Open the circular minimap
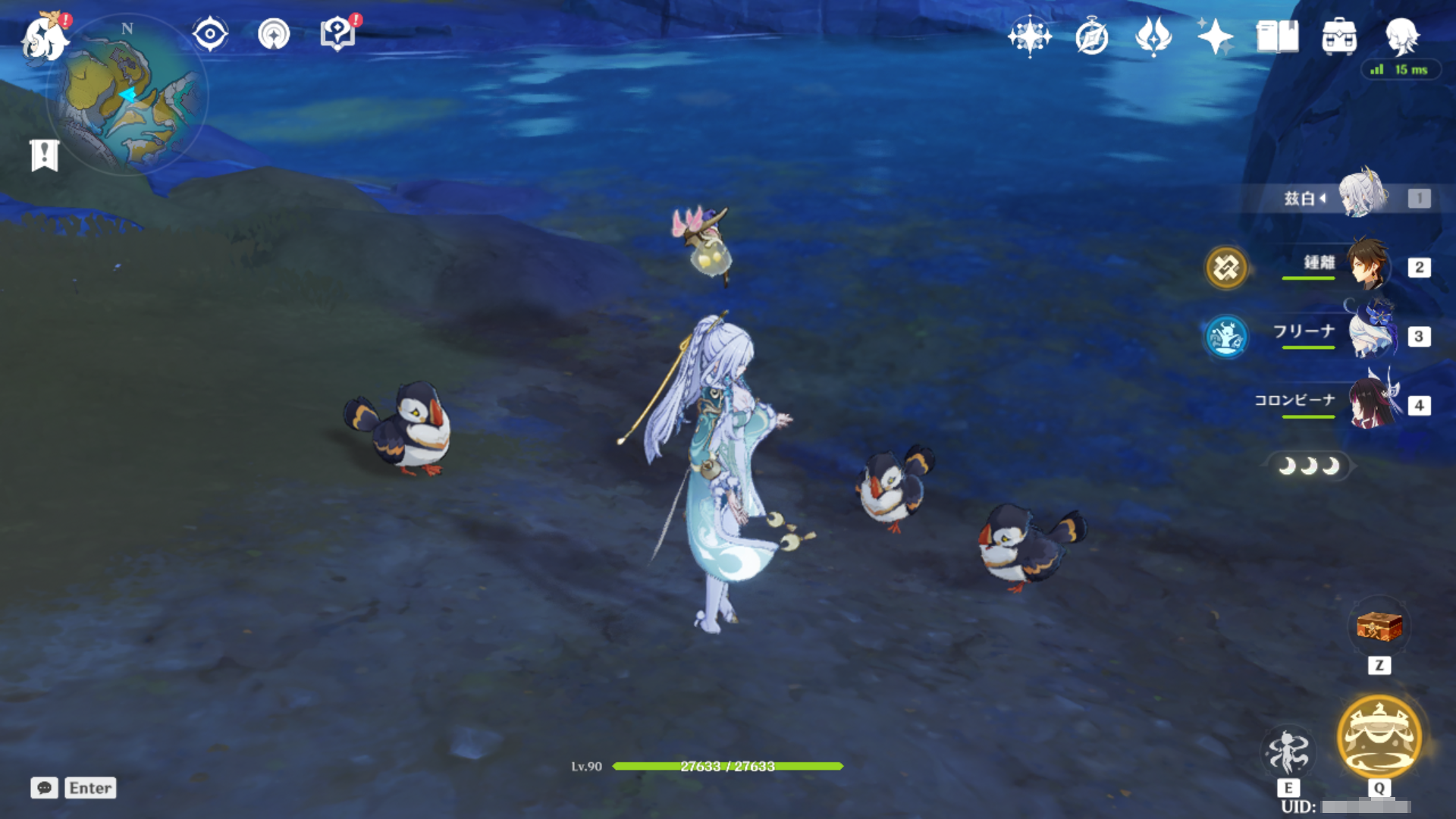 127,96
